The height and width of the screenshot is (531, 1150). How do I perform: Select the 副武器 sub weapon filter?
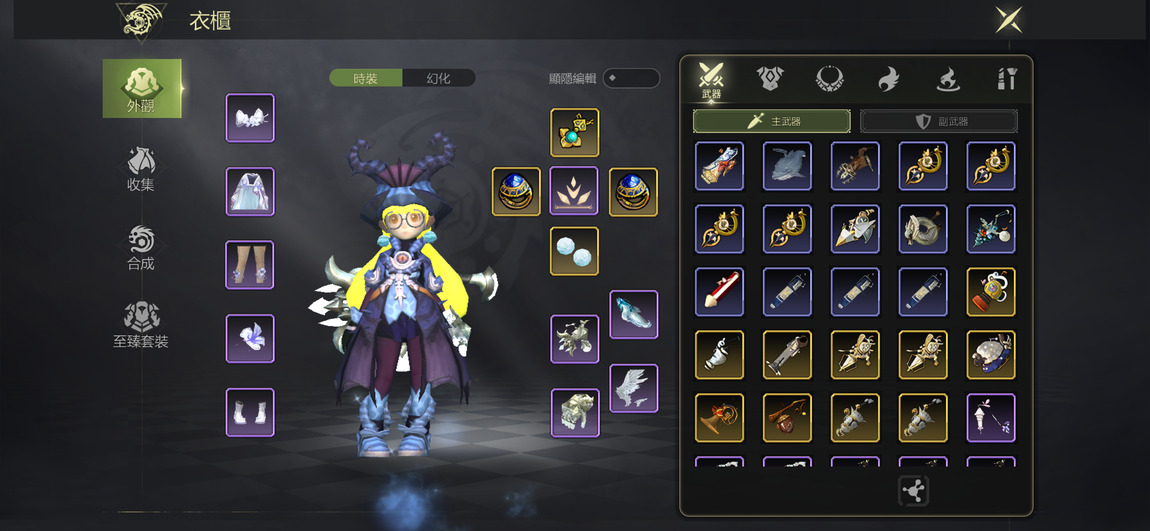click(x=939, y=121)
